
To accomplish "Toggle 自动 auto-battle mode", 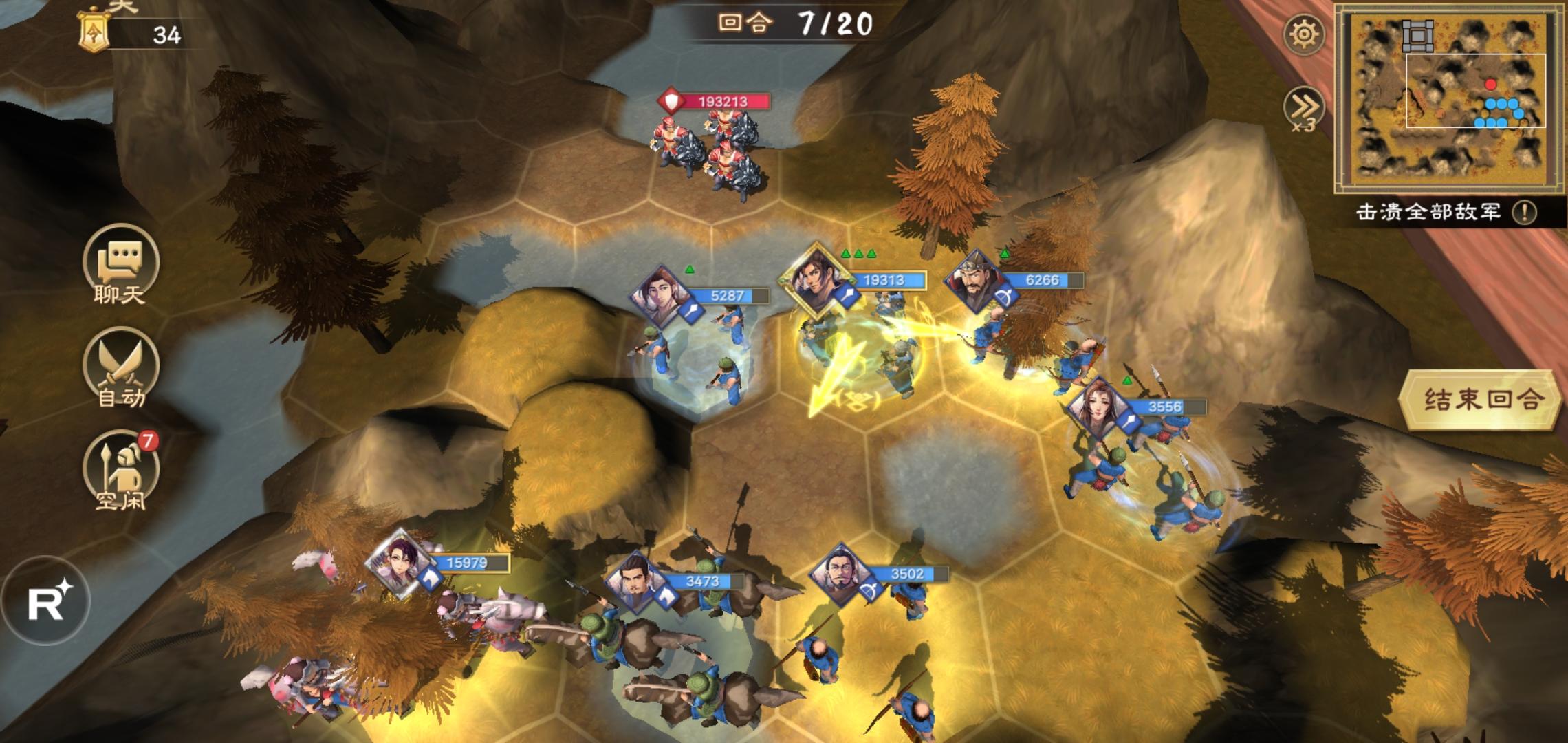I will coord(120,367).
